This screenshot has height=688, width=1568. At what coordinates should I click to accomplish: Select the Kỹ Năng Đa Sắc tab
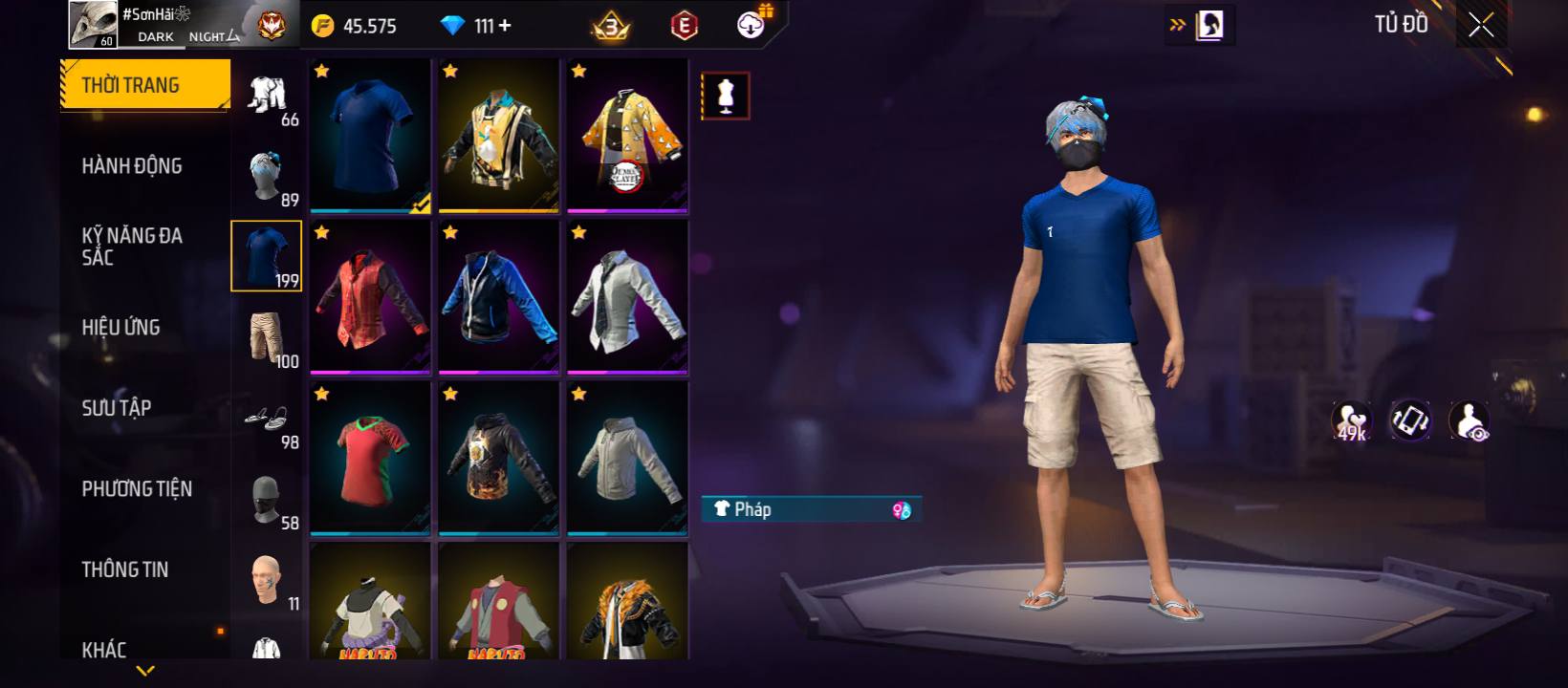(132, 247)
